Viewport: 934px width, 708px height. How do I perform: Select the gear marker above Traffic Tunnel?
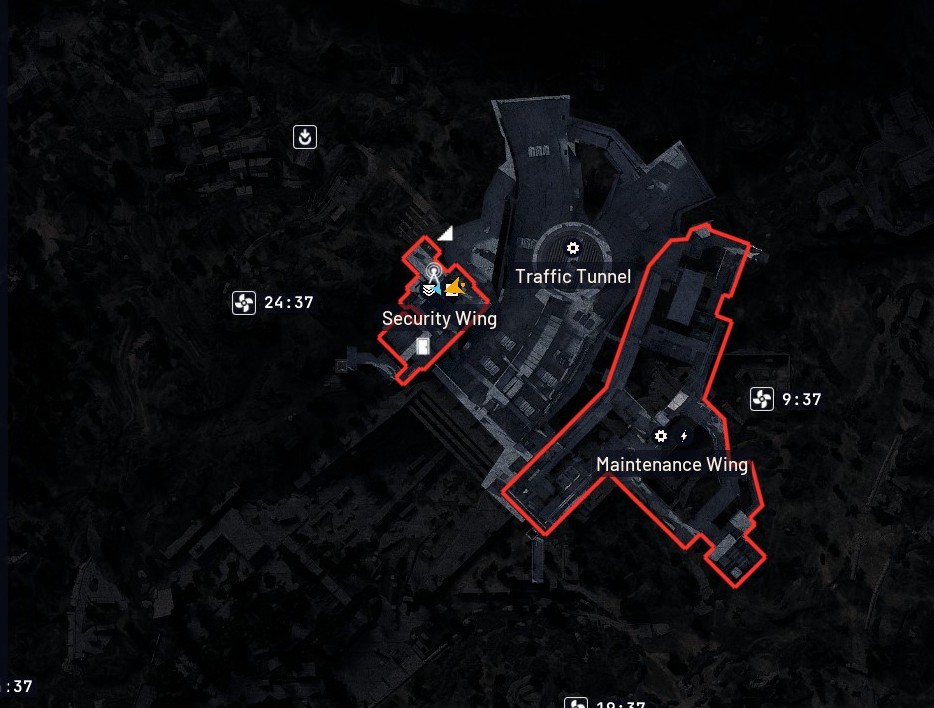[573, 248]
